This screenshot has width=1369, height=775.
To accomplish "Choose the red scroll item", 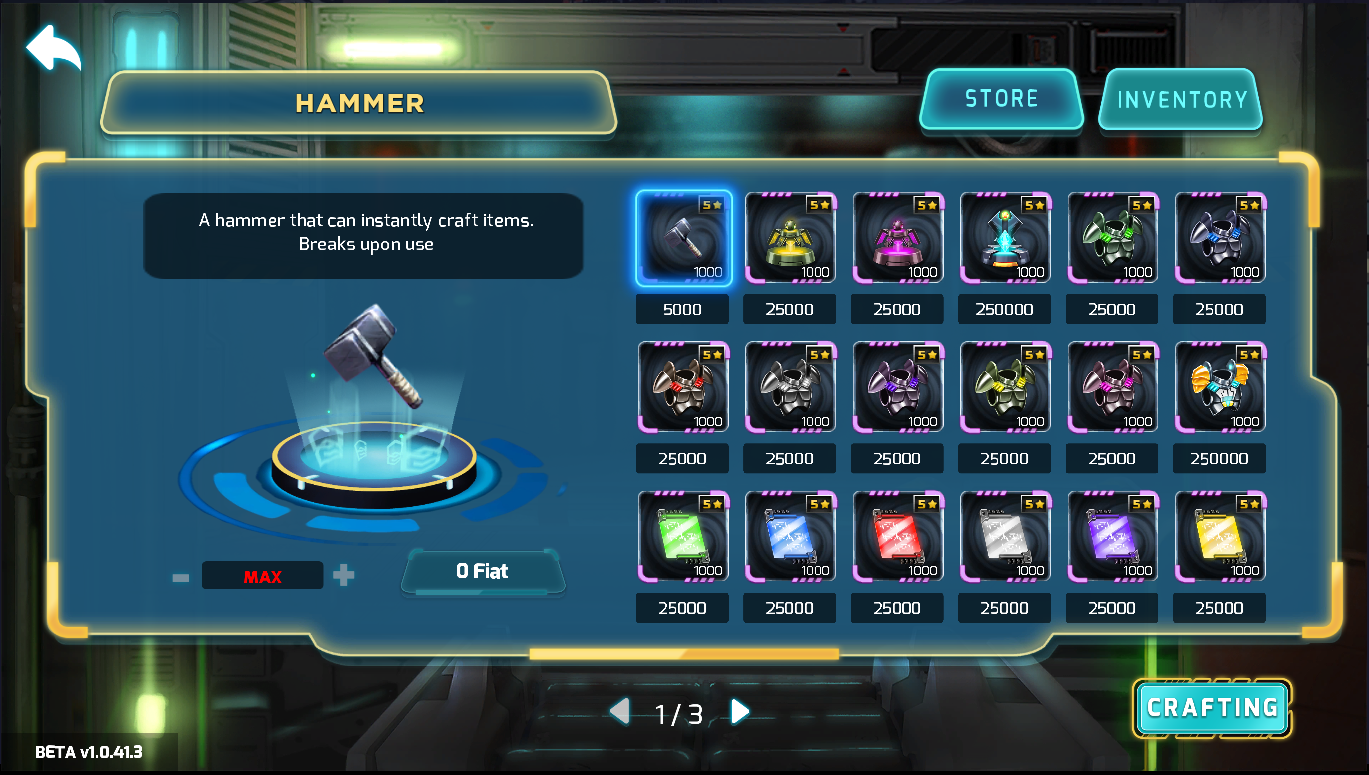I will click(897, 536).
